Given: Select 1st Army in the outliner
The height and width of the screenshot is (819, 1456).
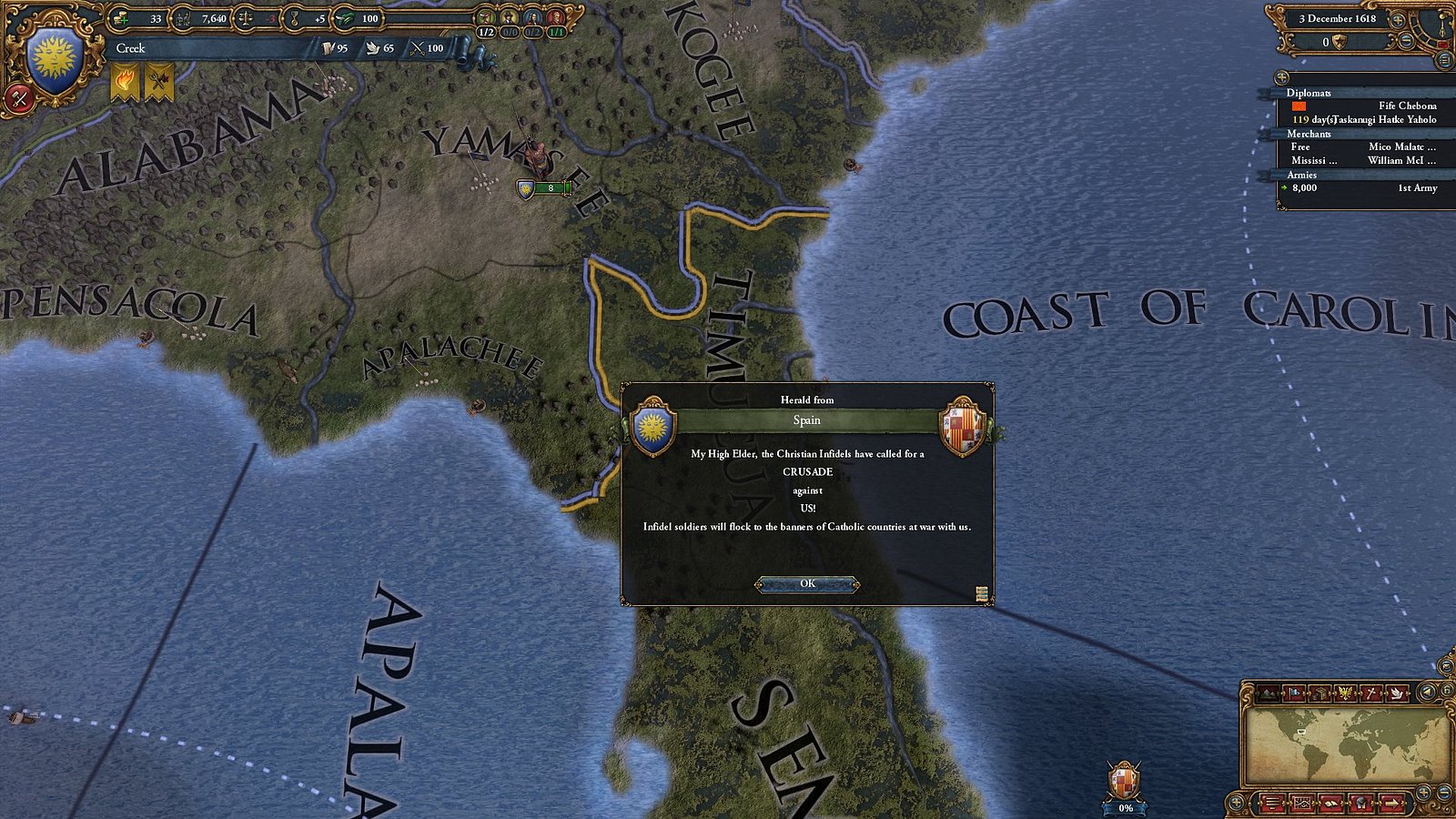Looking at the screenshot, I should coord(1418,189).
